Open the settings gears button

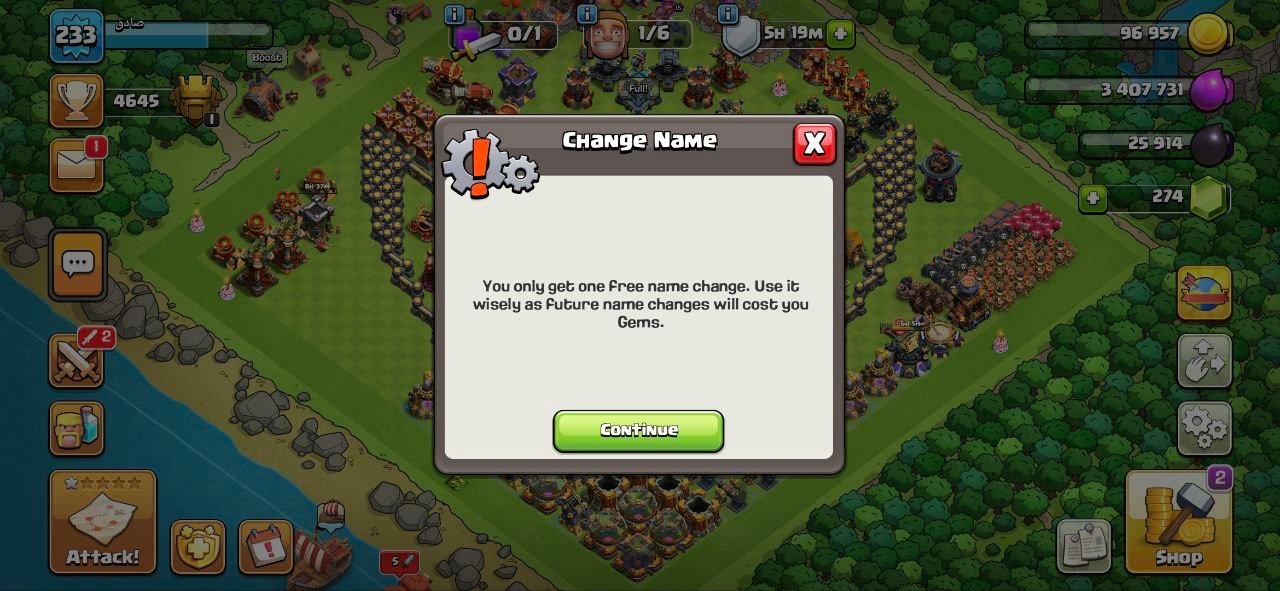1204,429
